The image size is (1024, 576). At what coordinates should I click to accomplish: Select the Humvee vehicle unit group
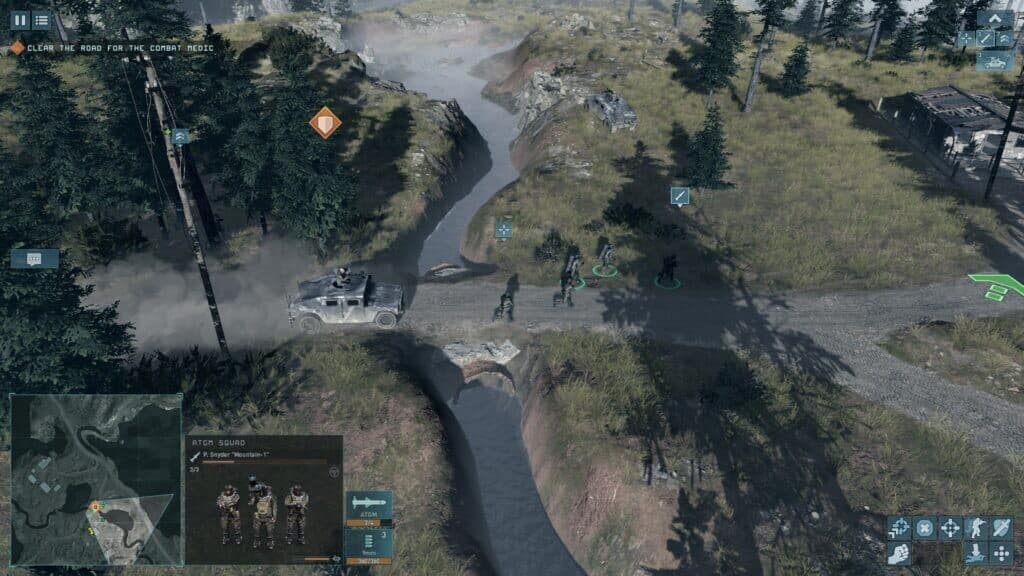coord(995,60)
